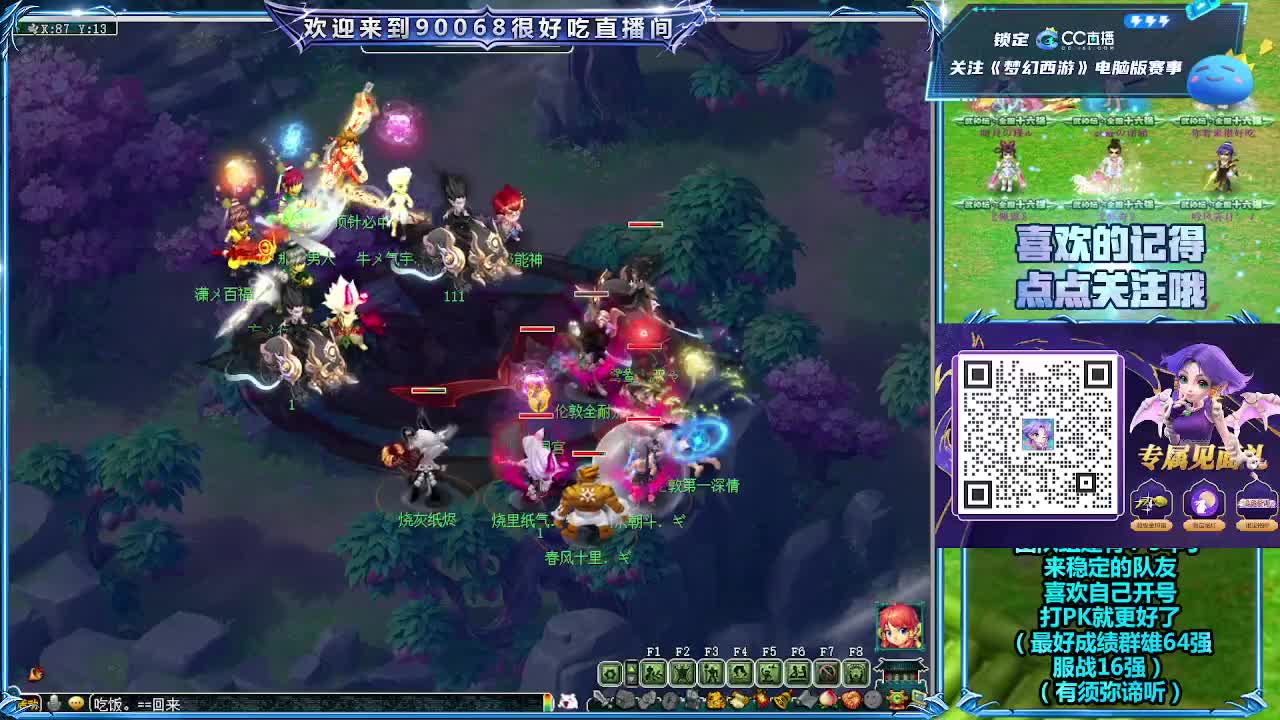Click the green C badge at bottom right corner

tap(898, 697)
